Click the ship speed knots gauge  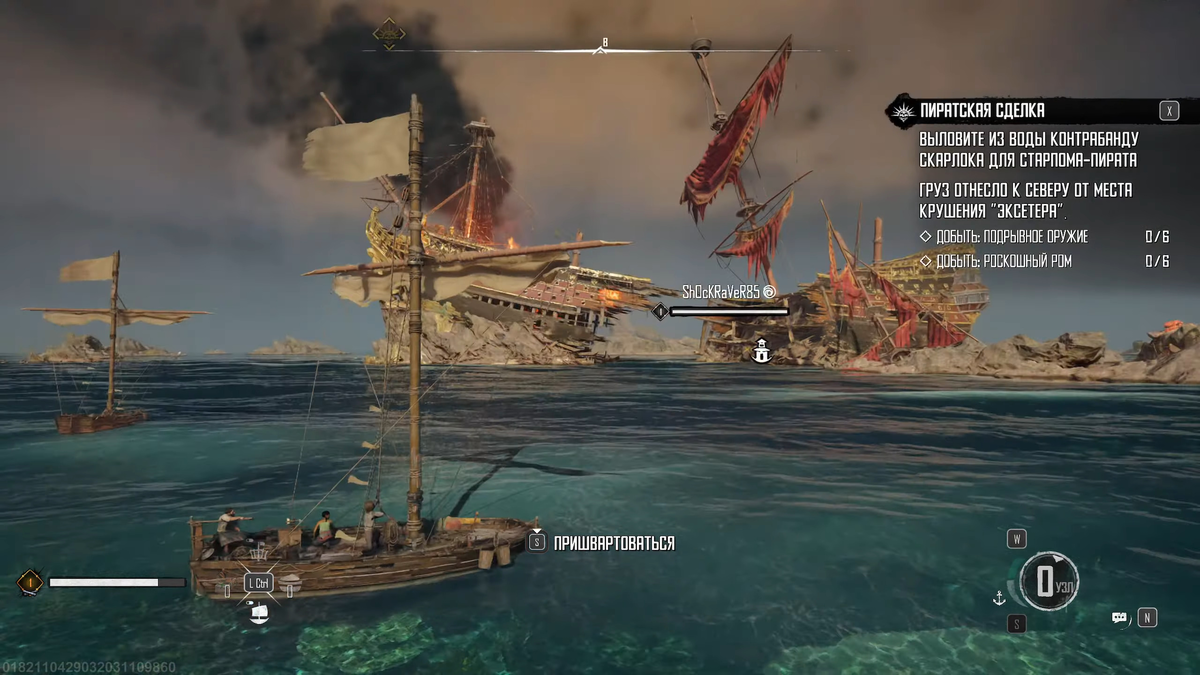click(1048, 581)
